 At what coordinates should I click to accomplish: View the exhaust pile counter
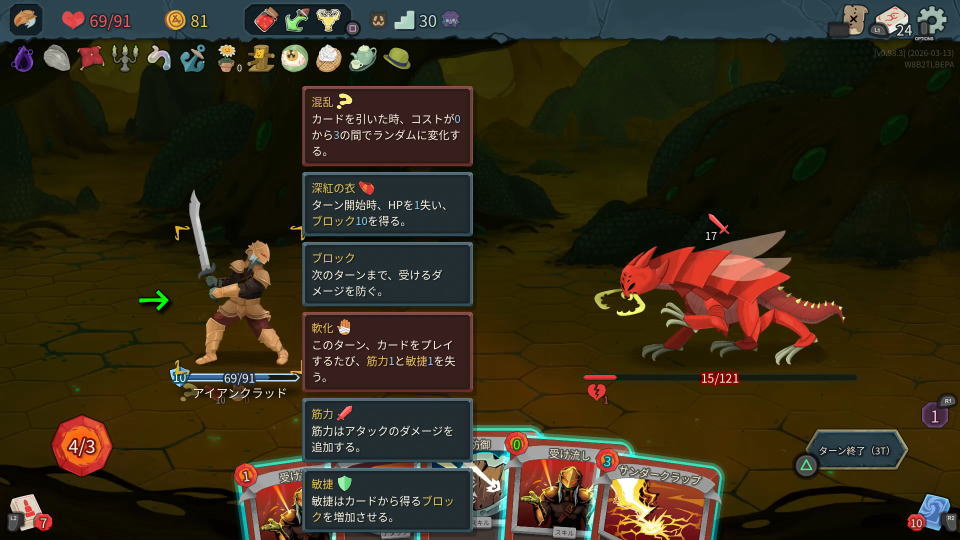click(934, 415)
